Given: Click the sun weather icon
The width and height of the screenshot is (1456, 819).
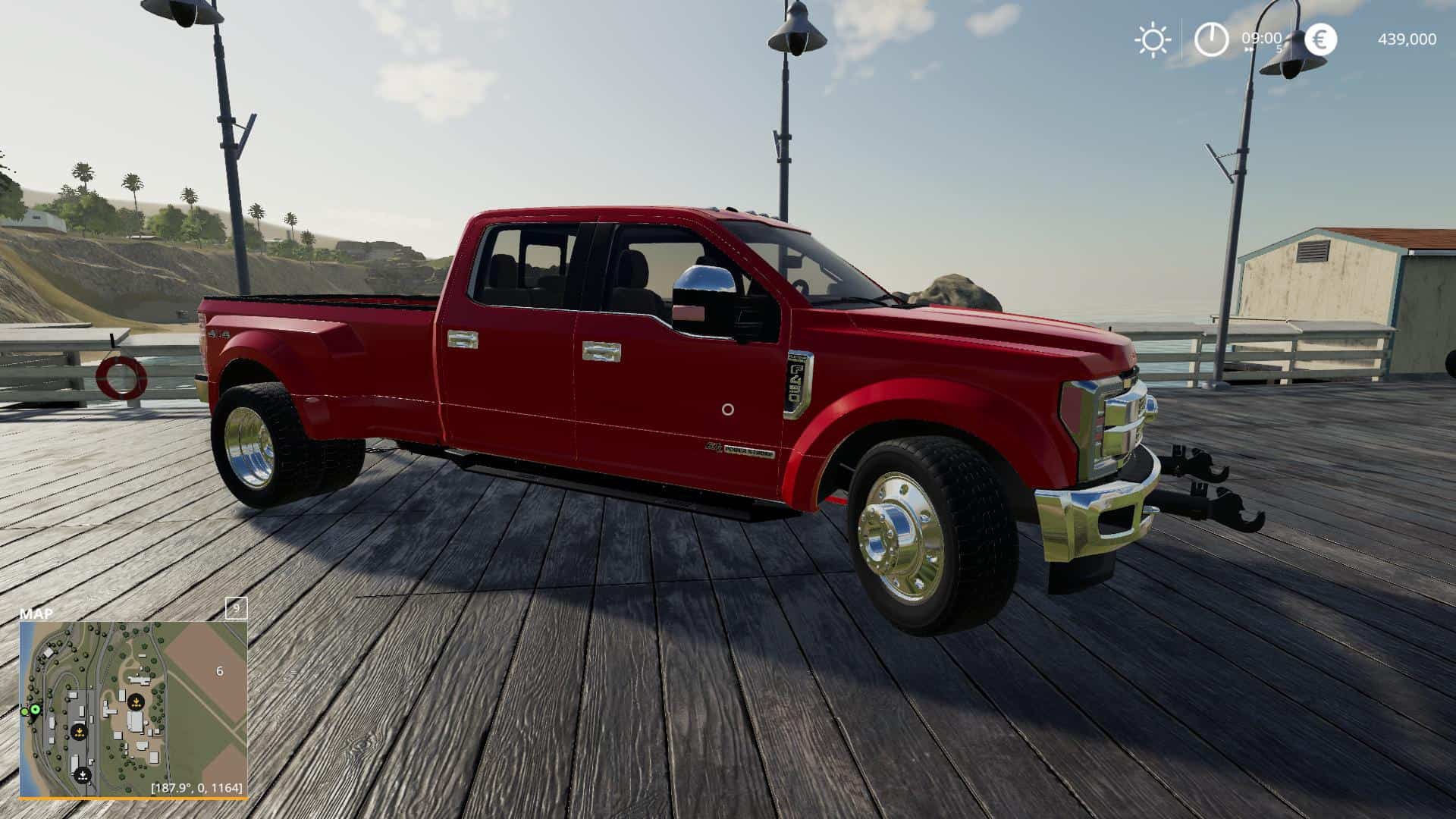Looking at the screenshot, I should click(x=1152, y=39).
